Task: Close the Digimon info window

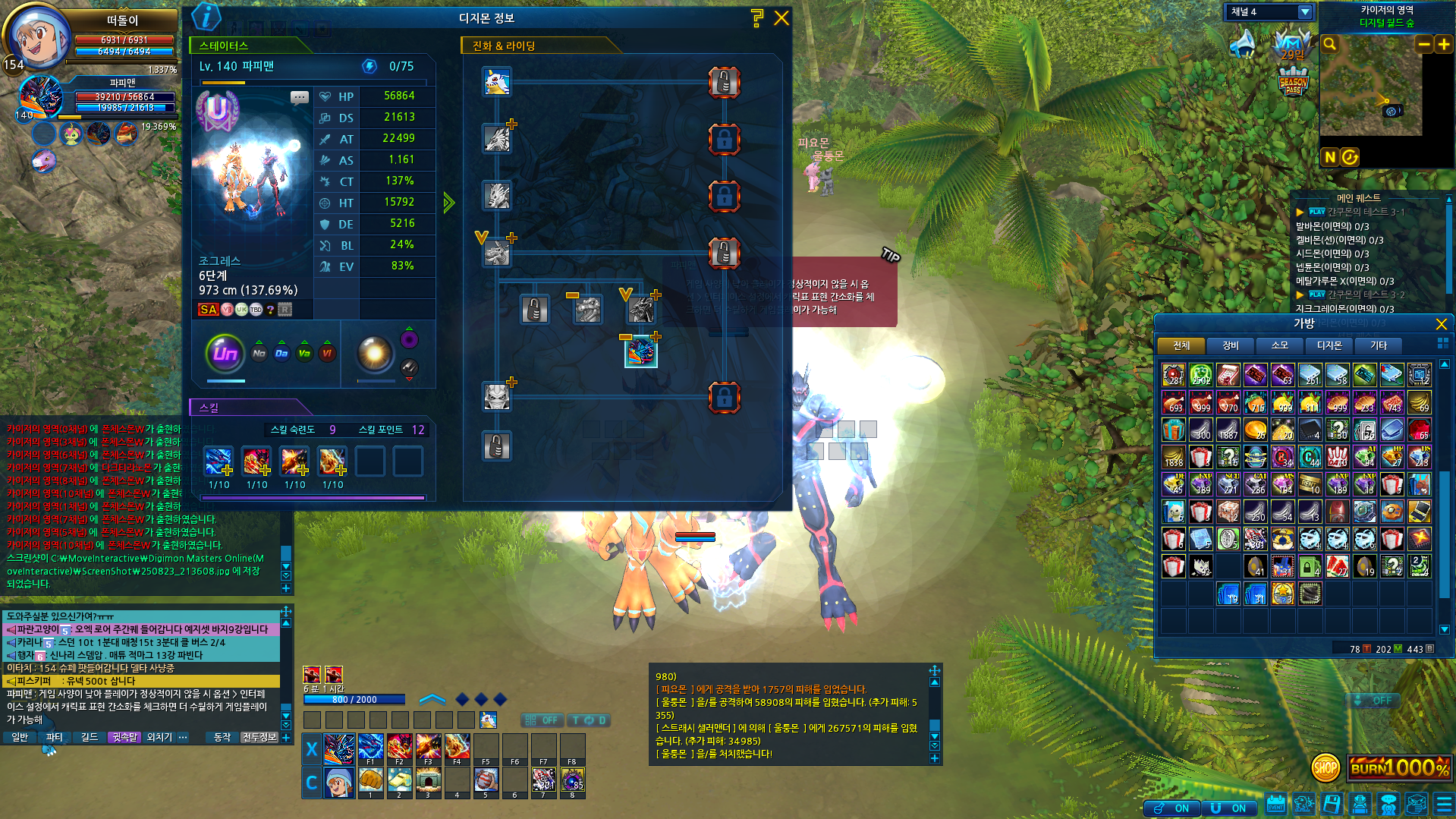Action: click(781, 18)
